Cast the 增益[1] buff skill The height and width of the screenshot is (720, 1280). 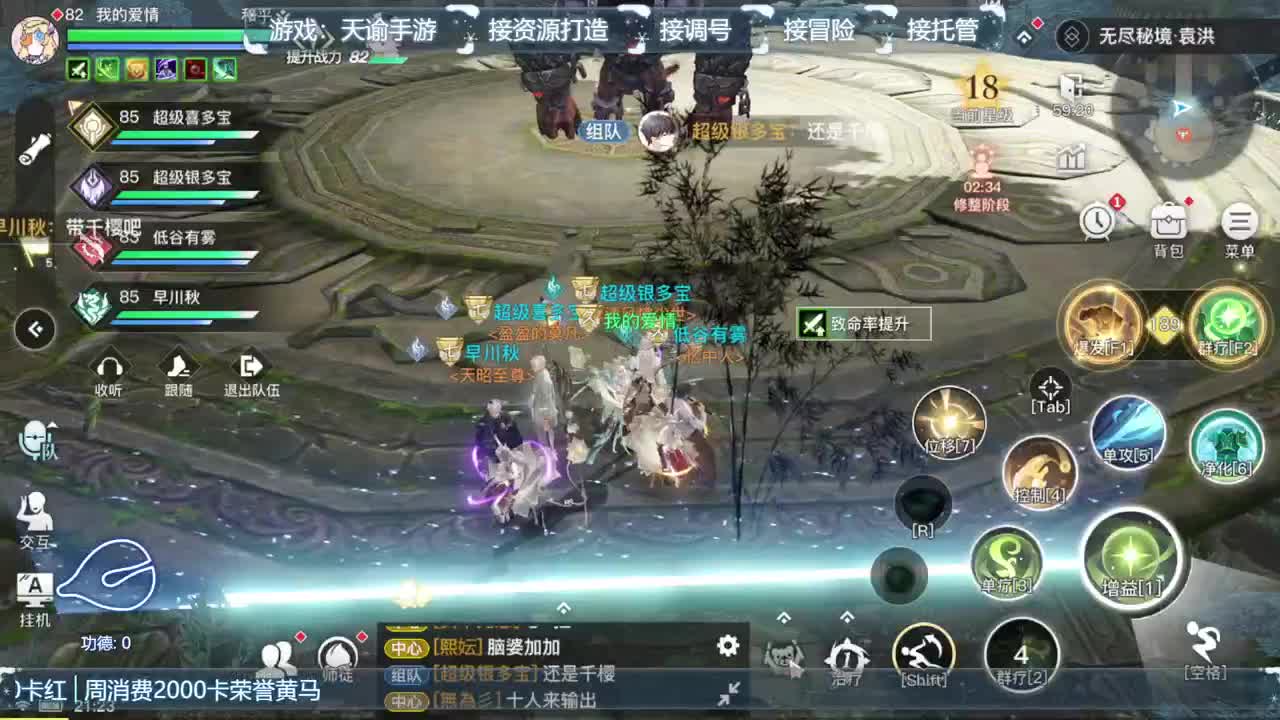pos(1135,562)
